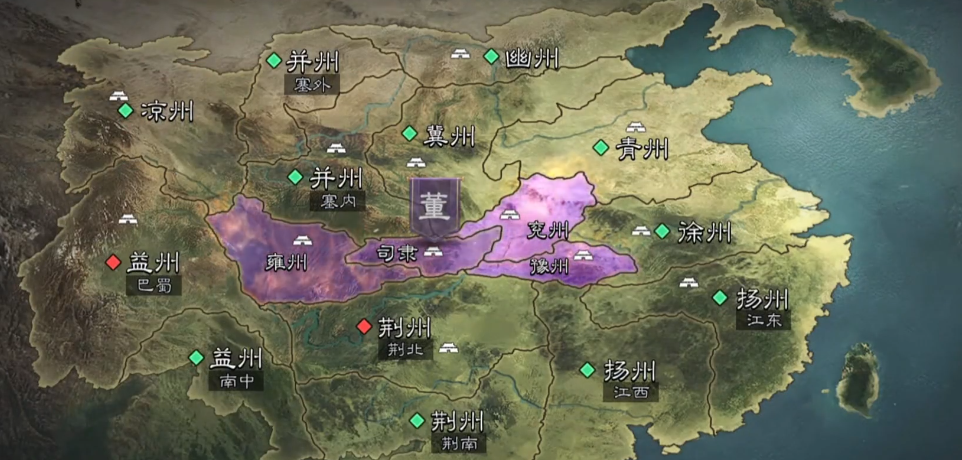Pick the 冀州 region marker

point(409,133)
